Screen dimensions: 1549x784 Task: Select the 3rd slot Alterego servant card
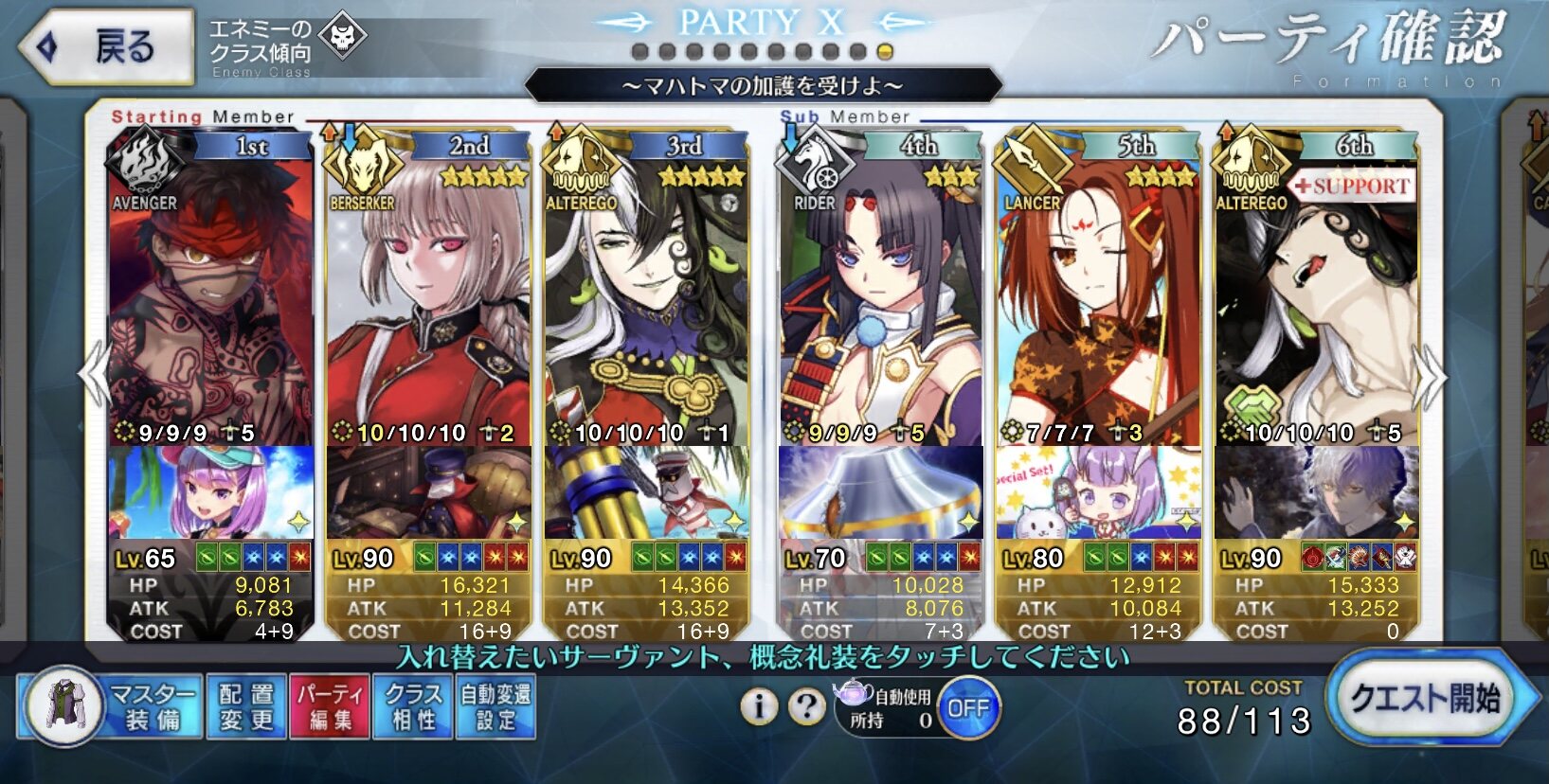tap(646, 294)
